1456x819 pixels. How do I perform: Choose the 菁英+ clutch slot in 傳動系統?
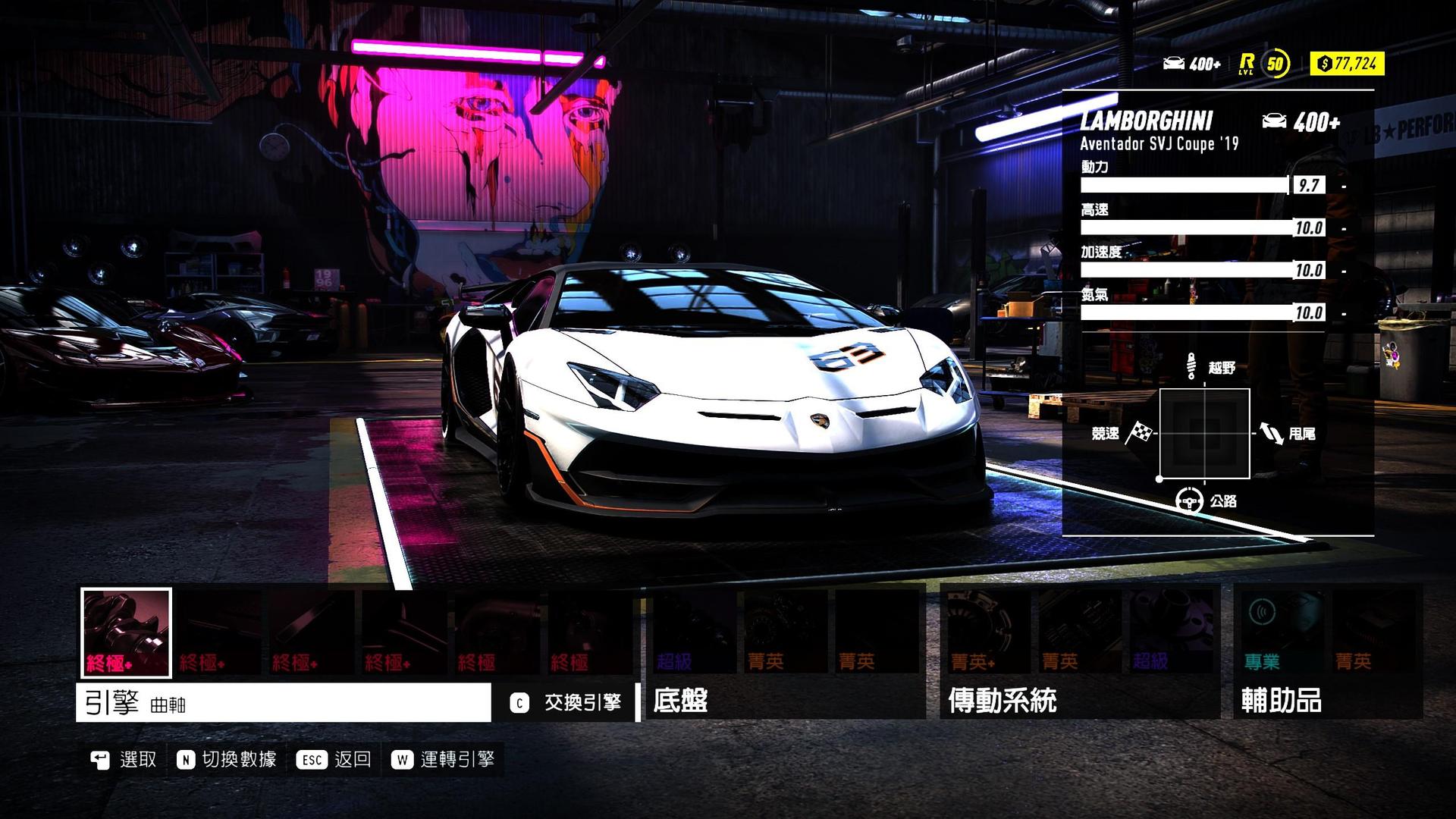coord(987,632)
